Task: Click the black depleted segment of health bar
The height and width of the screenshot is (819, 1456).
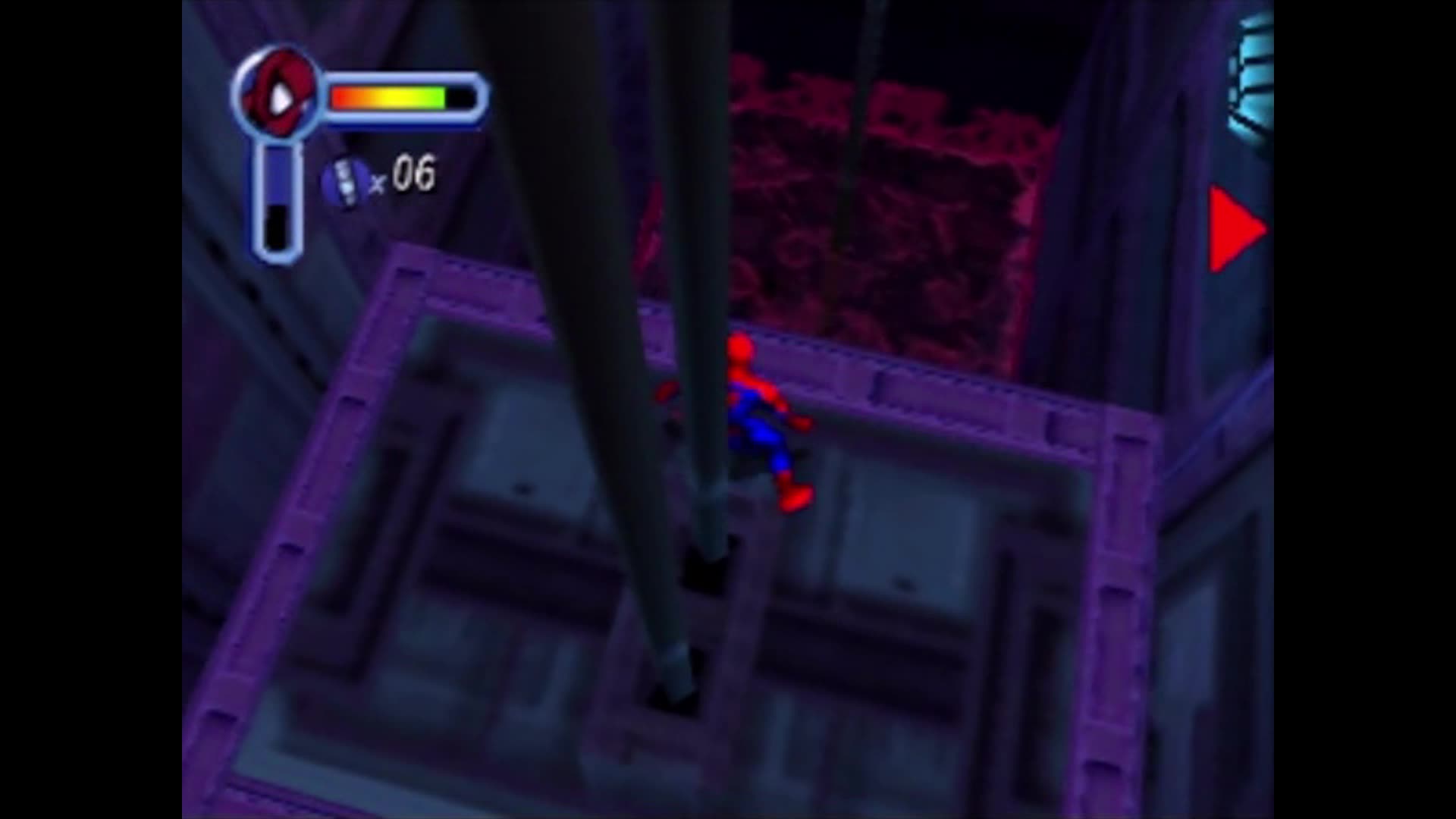Action: tap(461, 96)
